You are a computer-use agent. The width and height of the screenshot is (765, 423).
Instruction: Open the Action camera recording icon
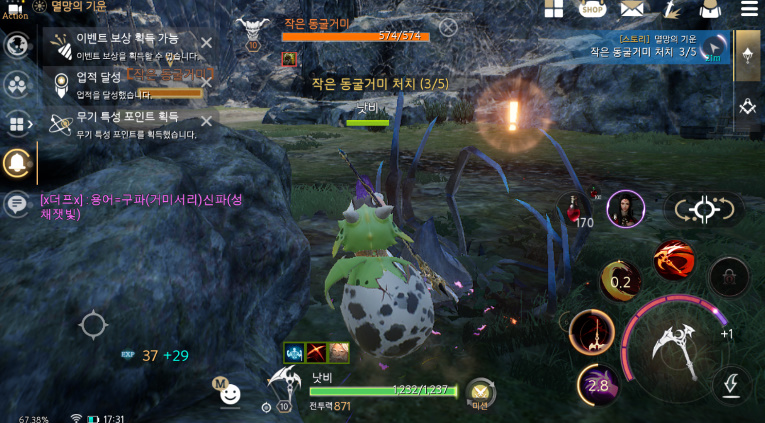(14, 9)
